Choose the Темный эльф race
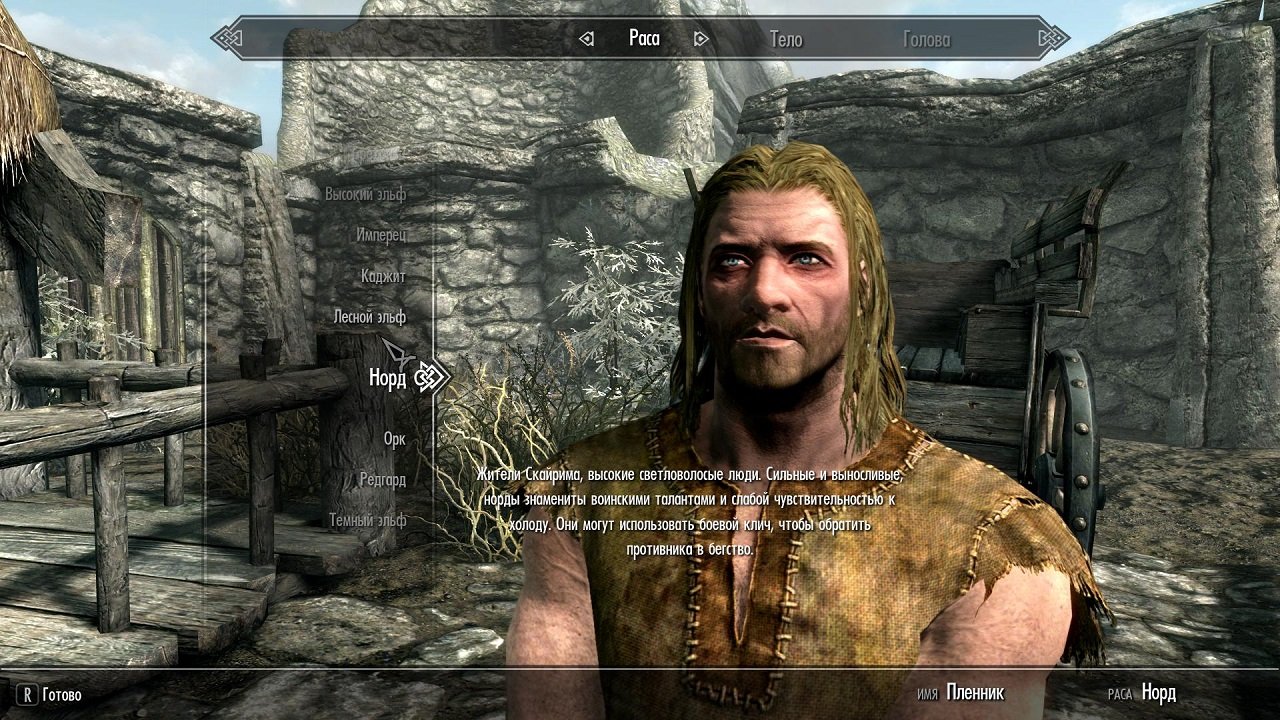 pos(369,520)
